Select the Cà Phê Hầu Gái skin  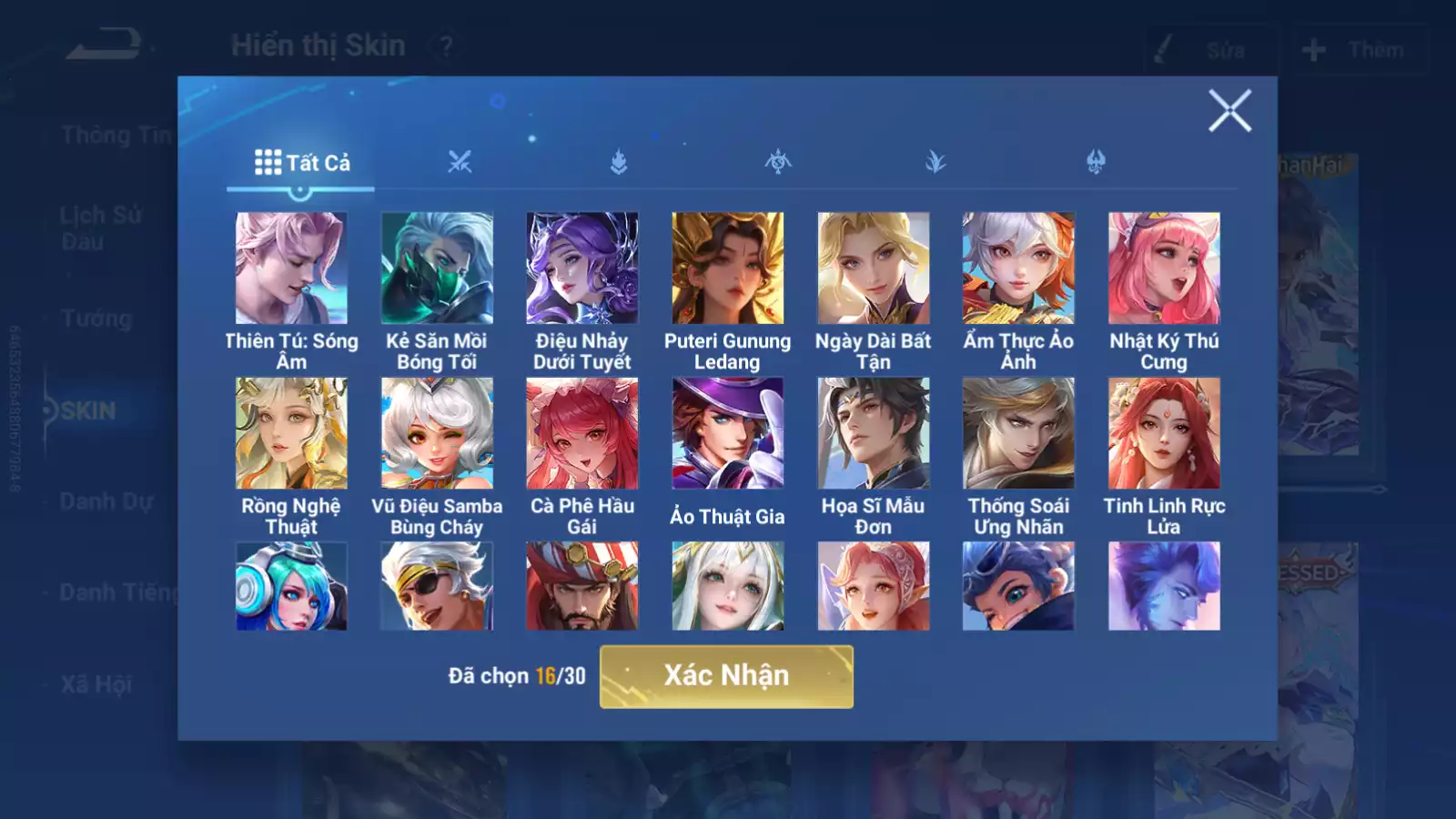click(582, 433)
